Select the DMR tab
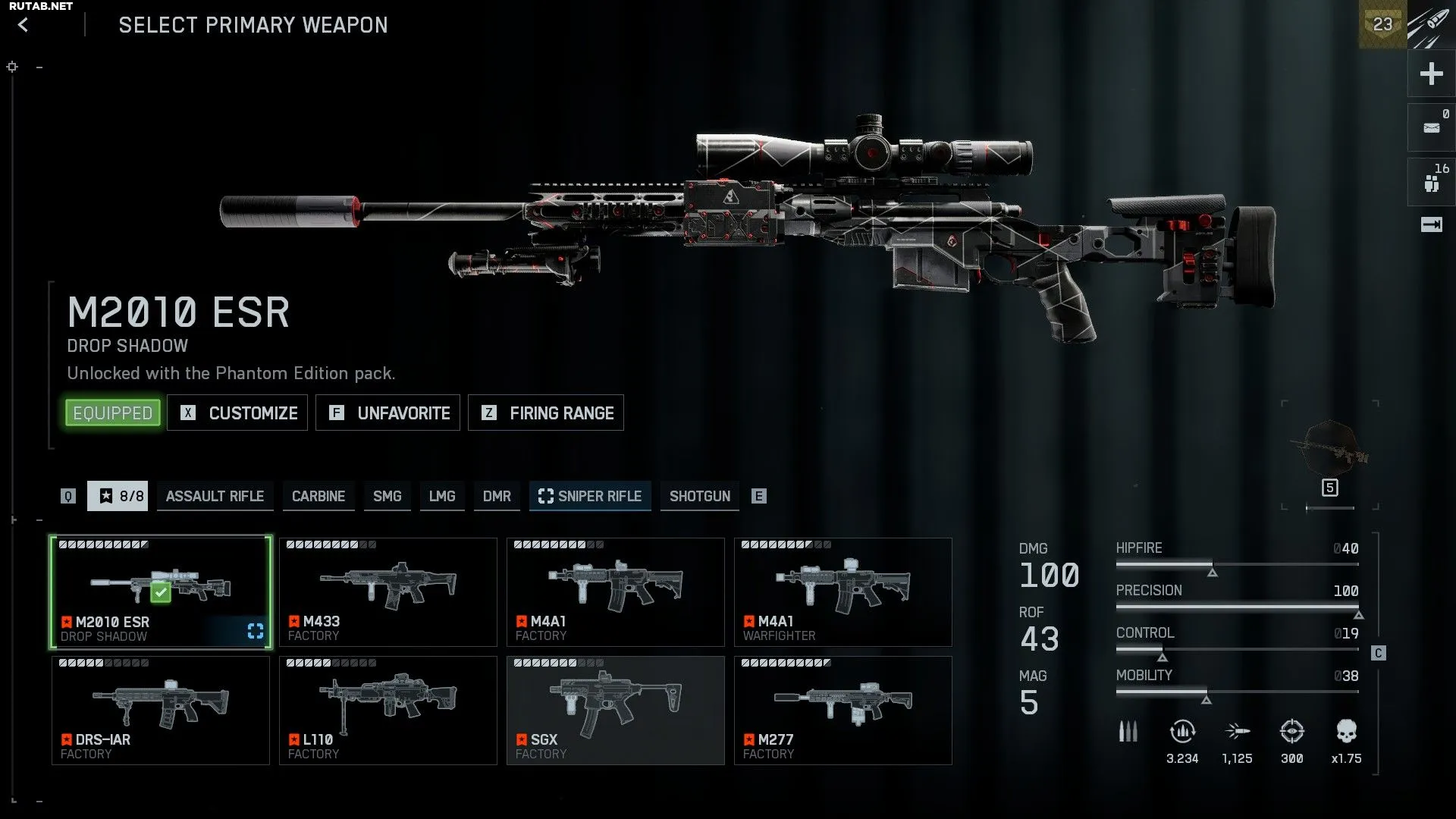 point(497,496)
